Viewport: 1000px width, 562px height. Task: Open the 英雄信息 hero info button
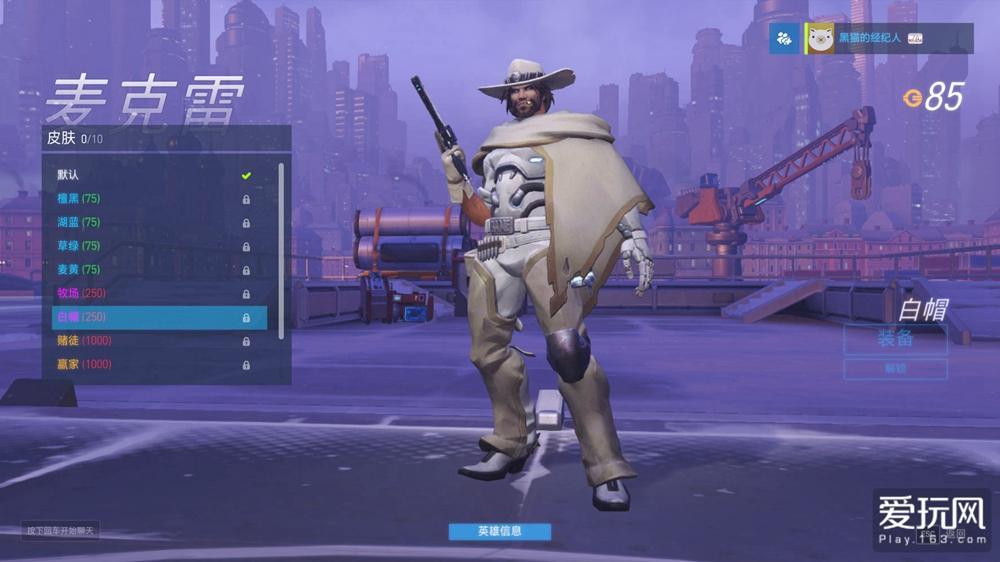(499, 531)
